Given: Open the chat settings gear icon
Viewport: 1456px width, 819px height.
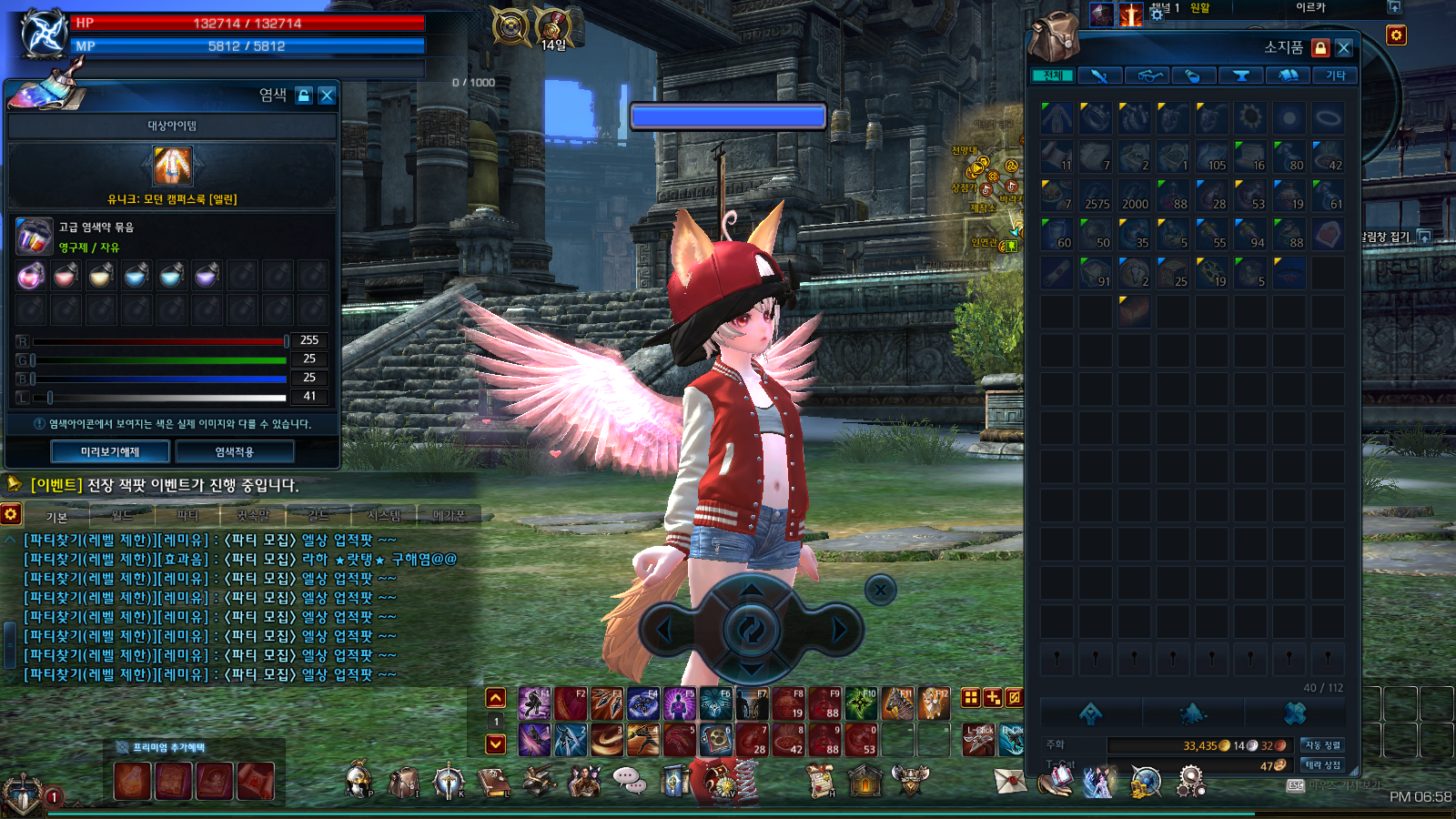Looking at the screenshot, I should (11, 514).
